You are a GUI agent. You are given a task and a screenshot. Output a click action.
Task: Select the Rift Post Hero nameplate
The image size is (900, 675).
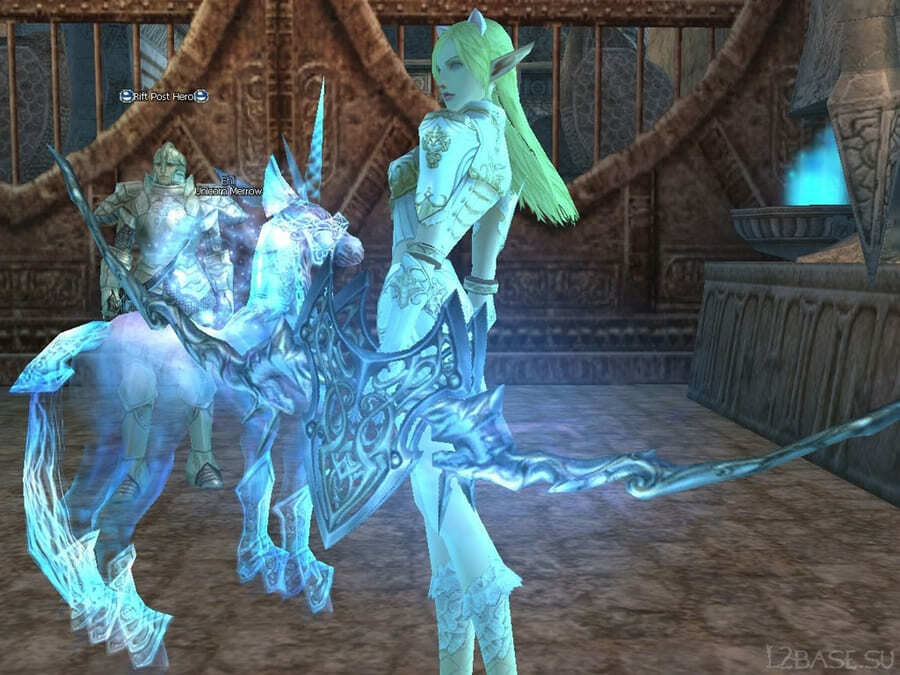click(x=163, y=96)
